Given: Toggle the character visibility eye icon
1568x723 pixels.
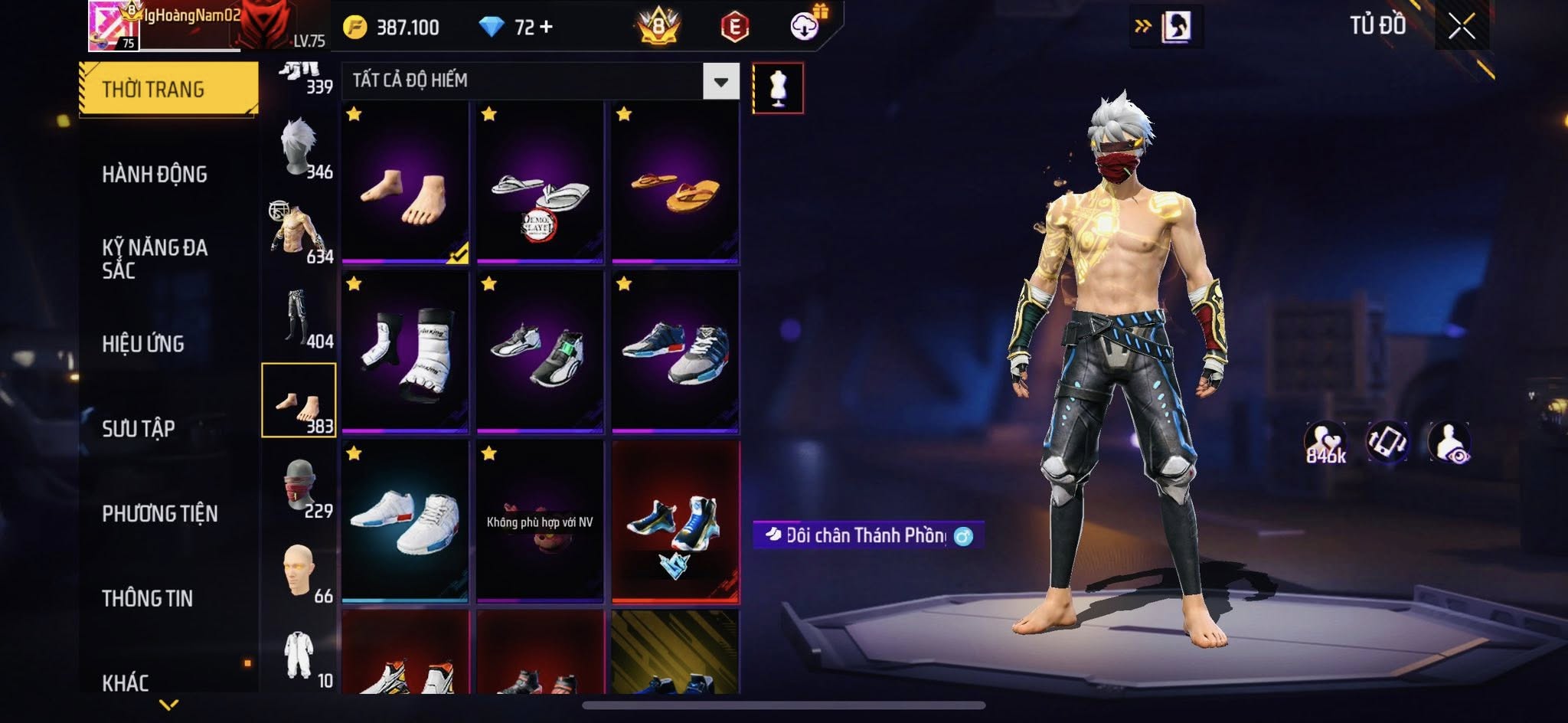Looking at the screenshot, I should [1449, 443].
